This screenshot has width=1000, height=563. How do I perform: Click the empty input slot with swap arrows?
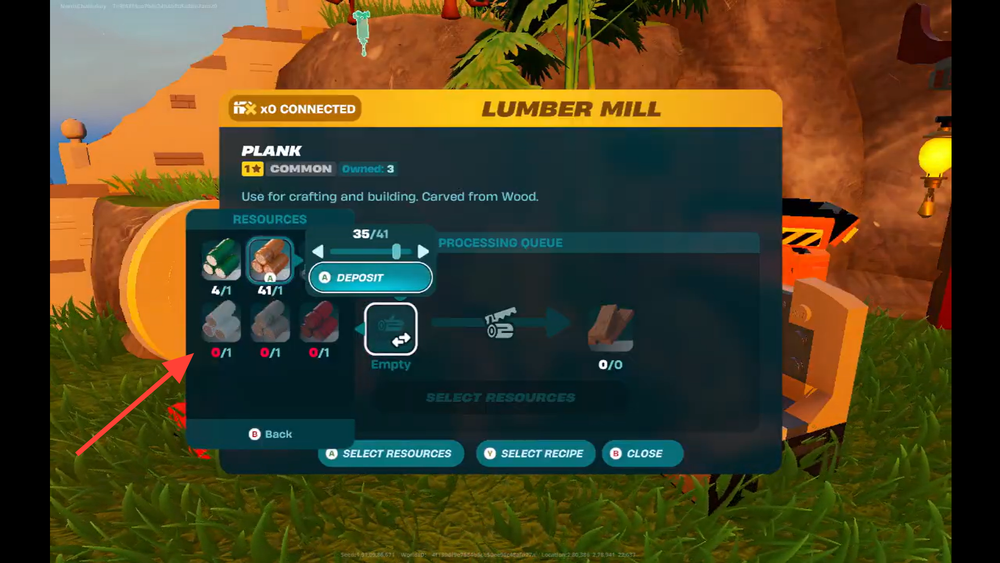point(391,329)
